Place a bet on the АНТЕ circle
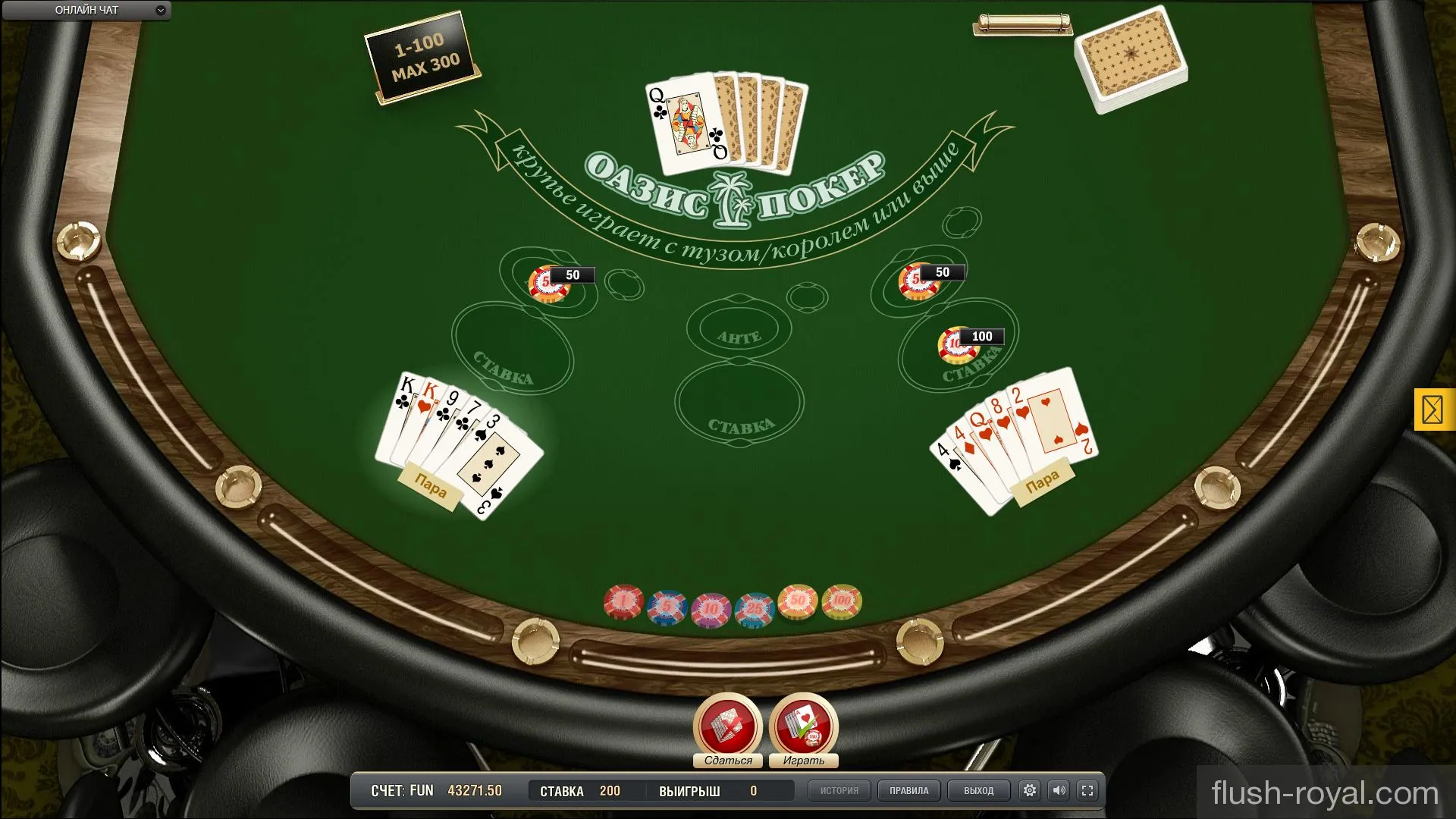Screen dimensions: 1456x819 point(738,328)
